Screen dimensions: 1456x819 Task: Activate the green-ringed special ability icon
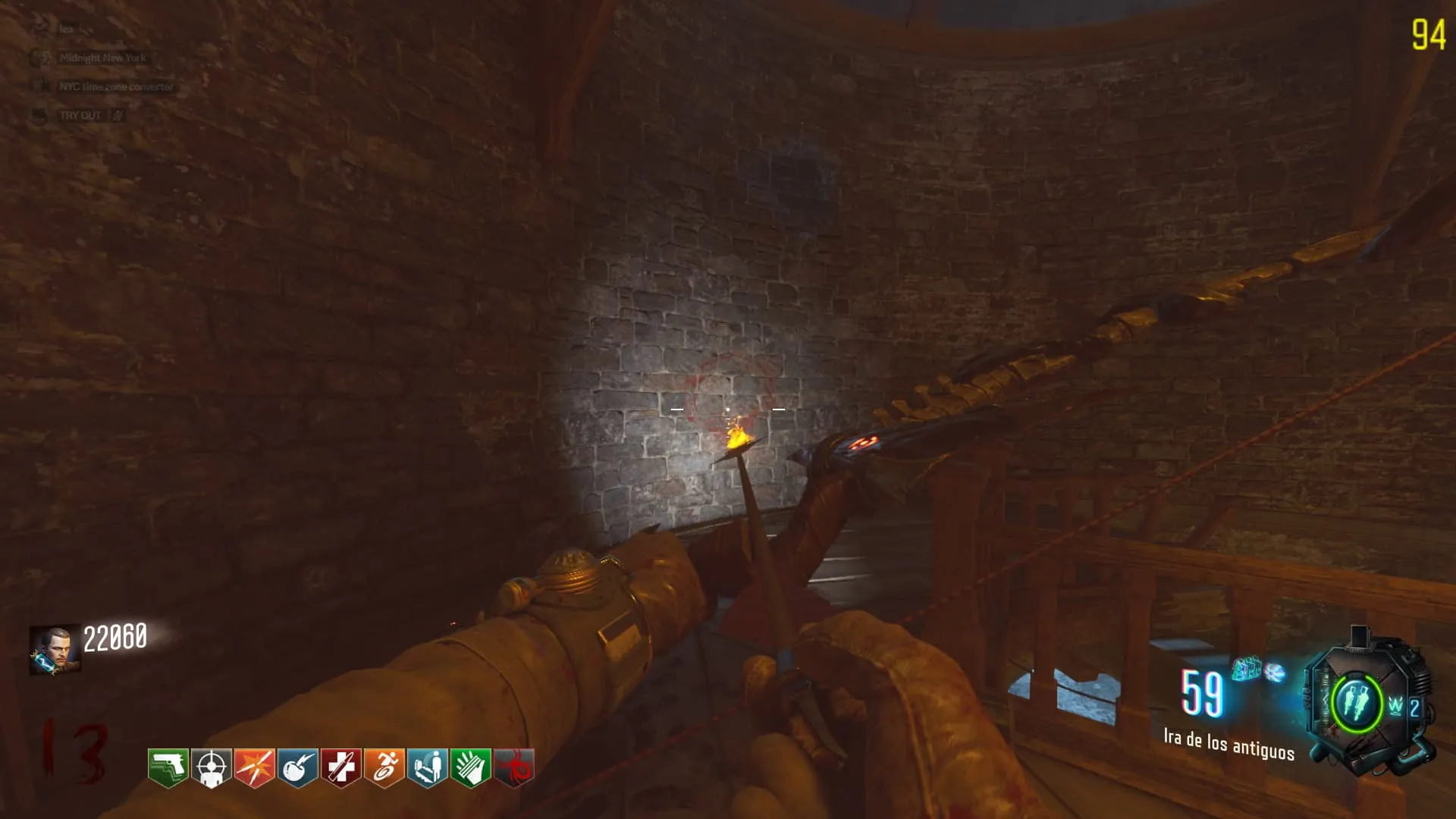tap(1355, 703)
